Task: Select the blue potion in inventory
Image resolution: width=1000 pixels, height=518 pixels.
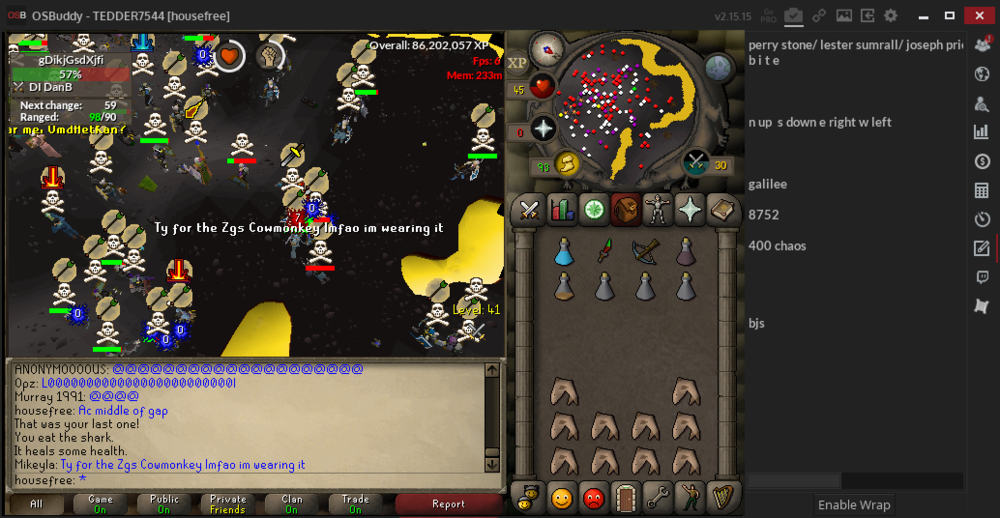Action: pos(564,252)
